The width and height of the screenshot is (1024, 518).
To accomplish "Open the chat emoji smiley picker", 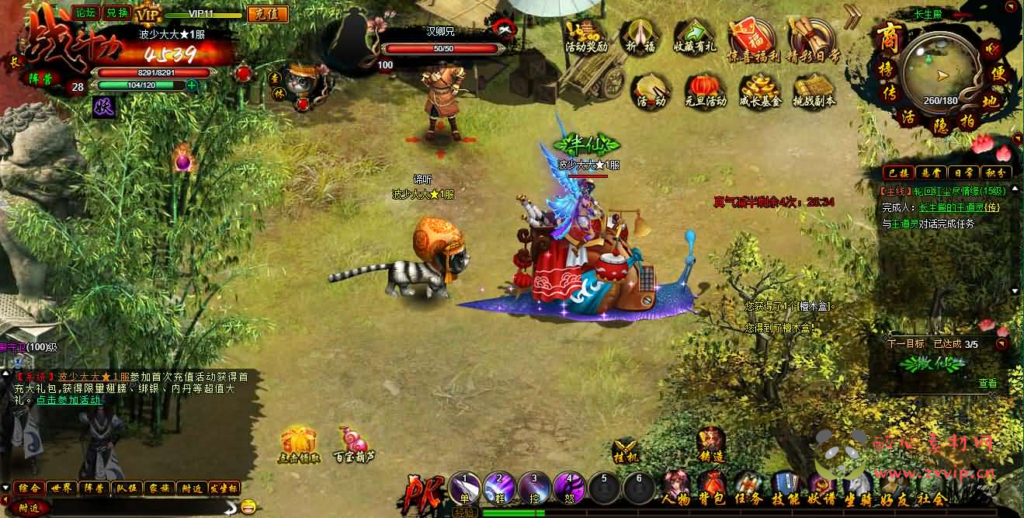I will coord(248,506).
